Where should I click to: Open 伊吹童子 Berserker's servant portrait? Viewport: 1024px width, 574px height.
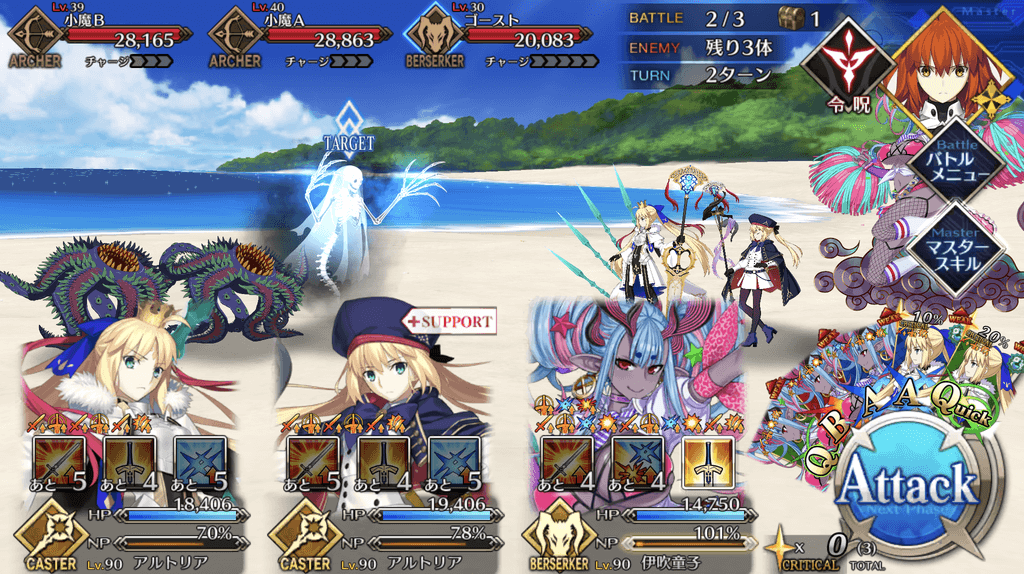coord(640,360)
